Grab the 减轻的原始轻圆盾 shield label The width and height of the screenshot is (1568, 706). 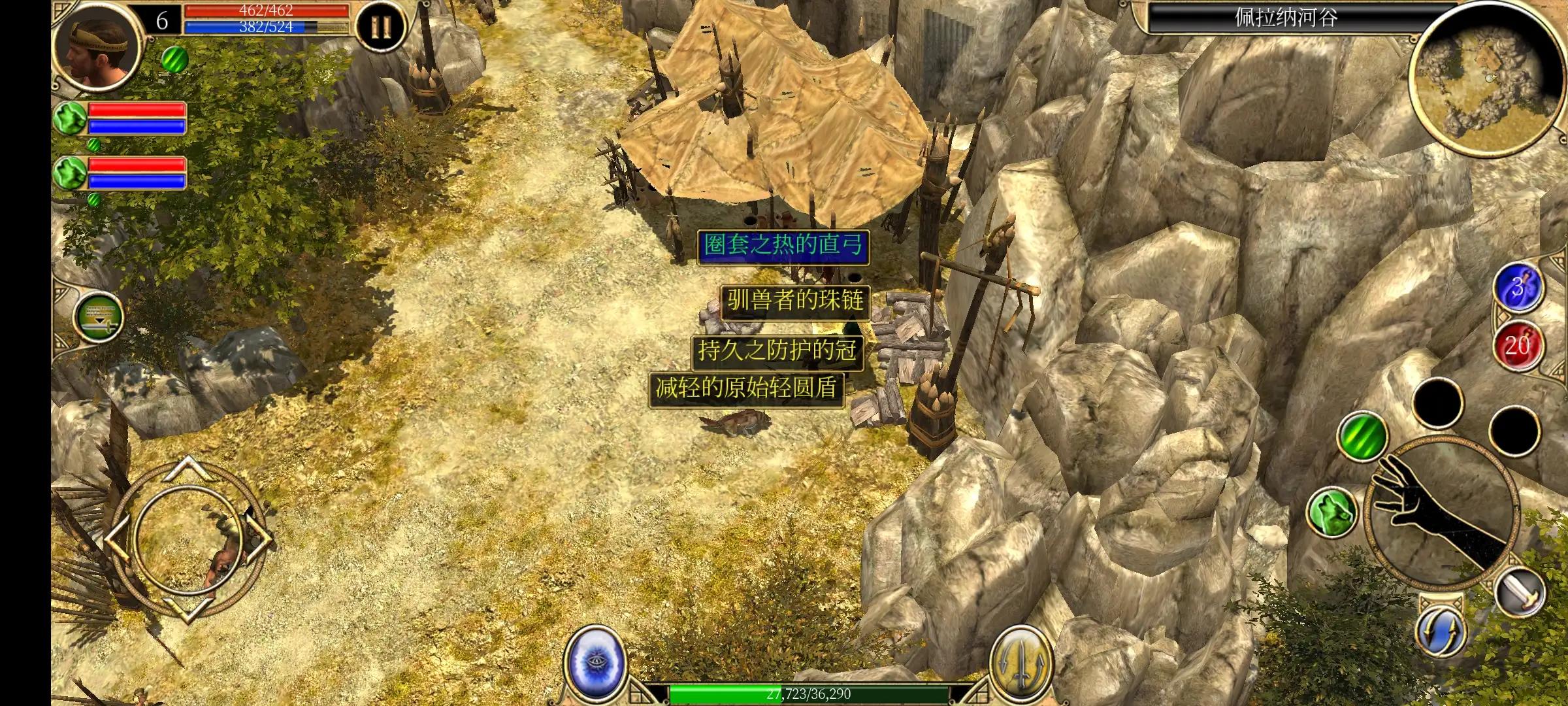pos(746,389)
